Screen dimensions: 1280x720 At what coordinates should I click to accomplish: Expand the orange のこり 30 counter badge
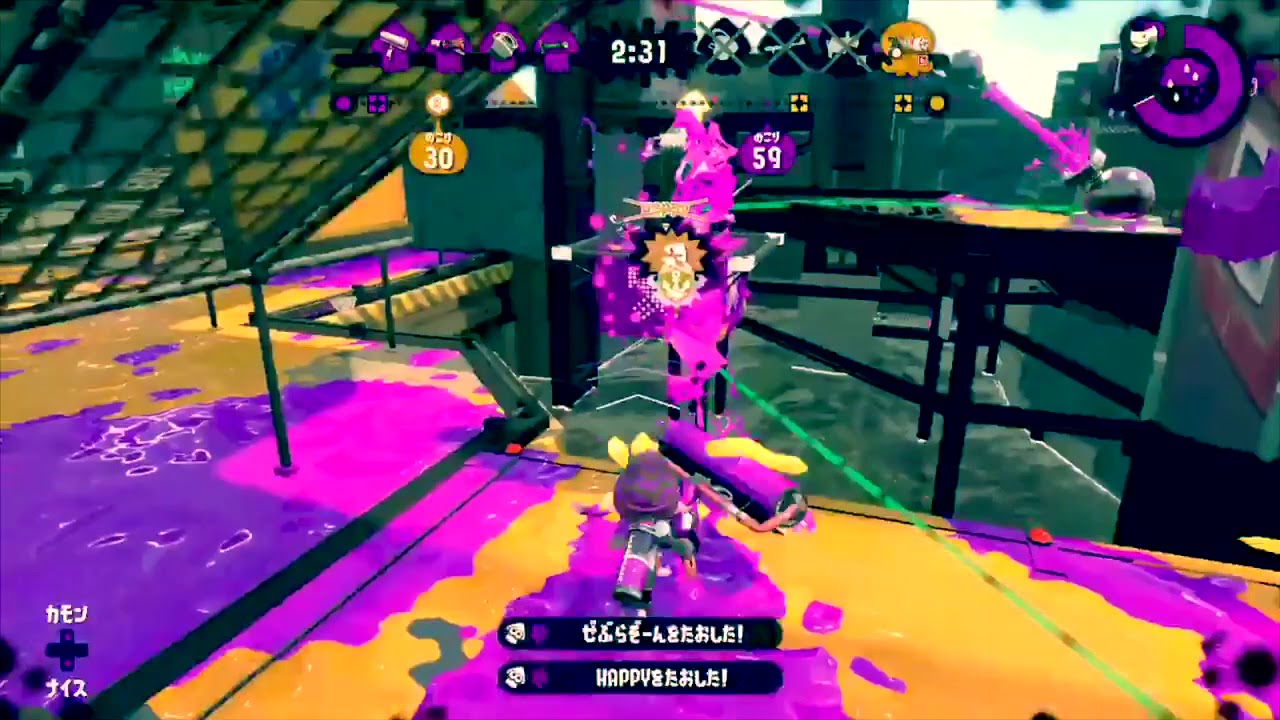[438, 150]
